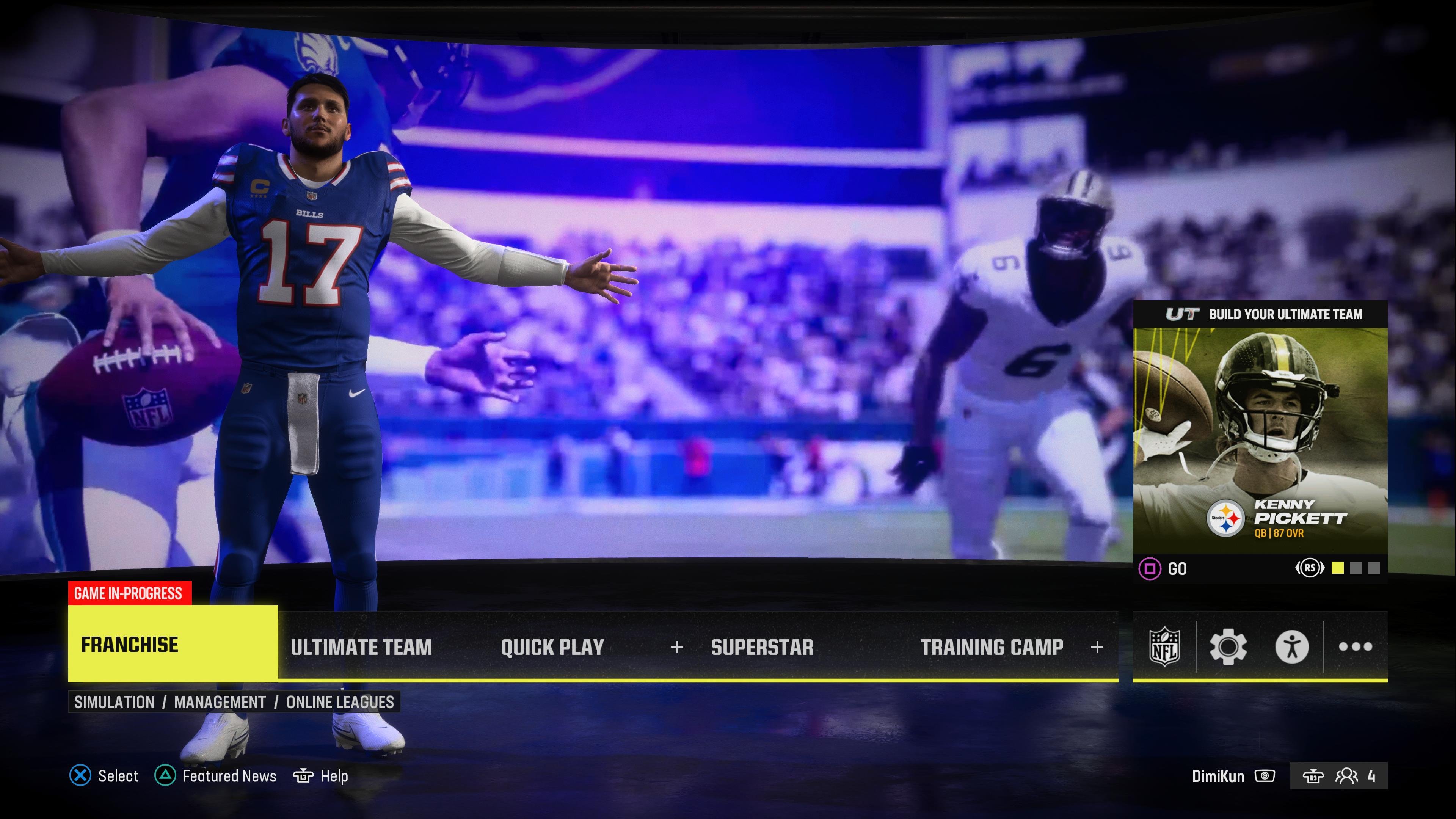The image size is (1456, 819).
Task: Click the Help whistle icon
Action: click(x=303, y=776)
